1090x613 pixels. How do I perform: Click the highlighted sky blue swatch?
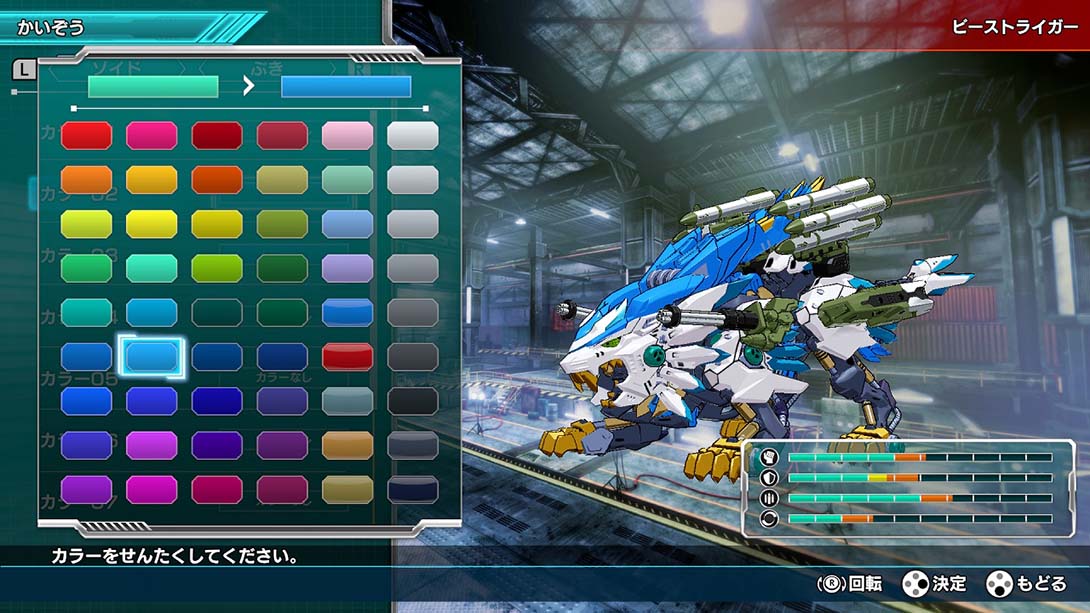click(152, 356)
